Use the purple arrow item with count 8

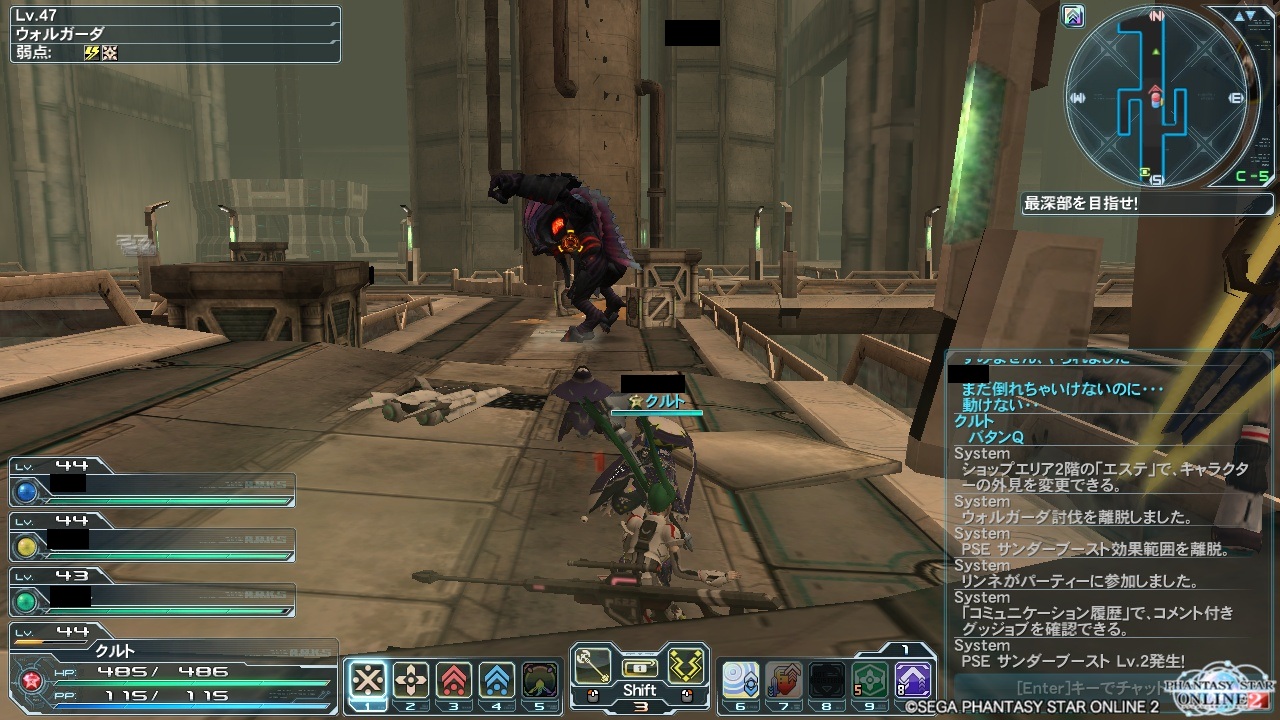[912, 680]
